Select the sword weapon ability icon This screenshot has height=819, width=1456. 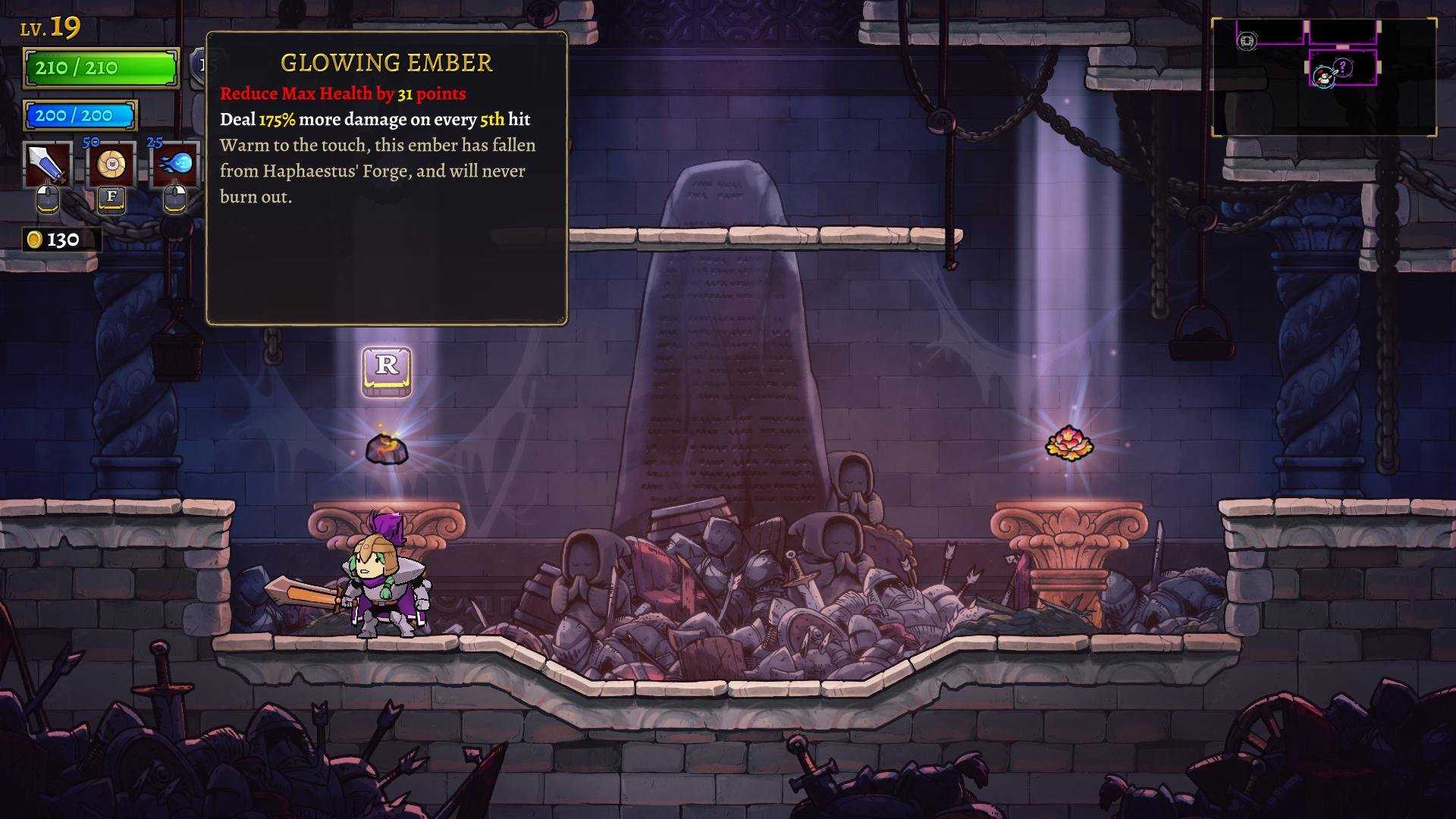coord(49,165)
